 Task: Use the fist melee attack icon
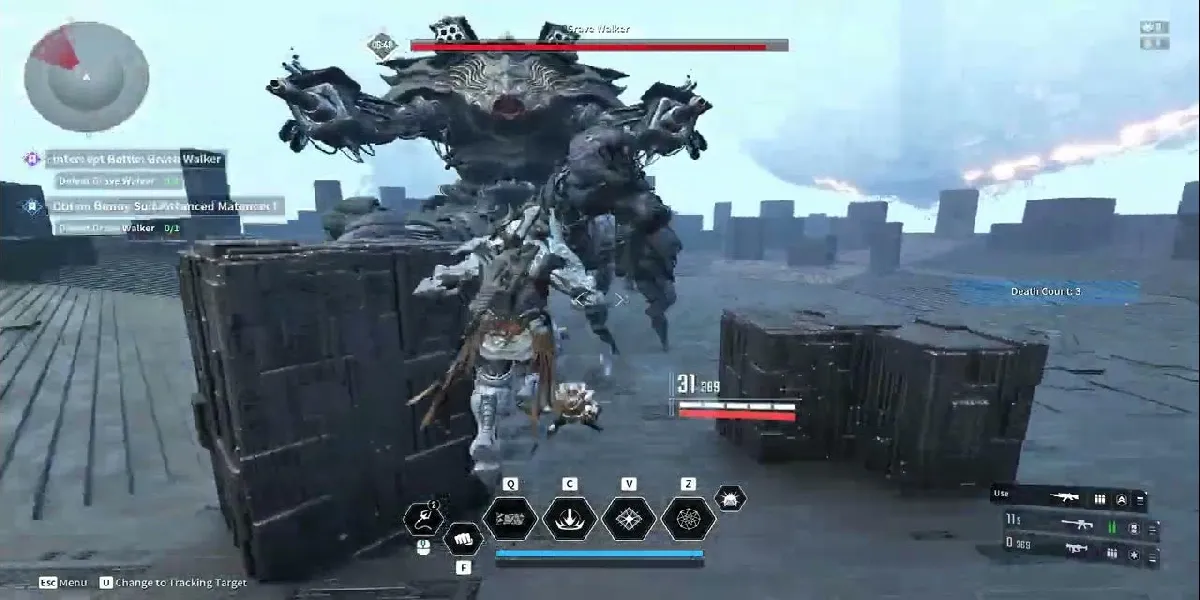tap(462, 540)
